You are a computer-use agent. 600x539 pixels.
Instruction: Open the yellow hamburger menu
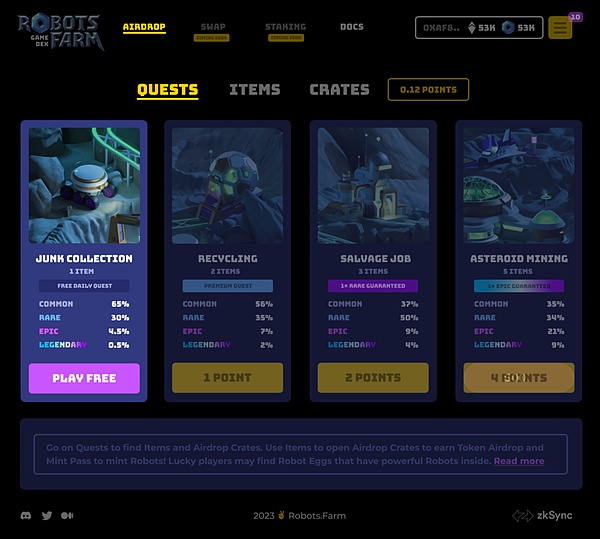coord(560,28)
